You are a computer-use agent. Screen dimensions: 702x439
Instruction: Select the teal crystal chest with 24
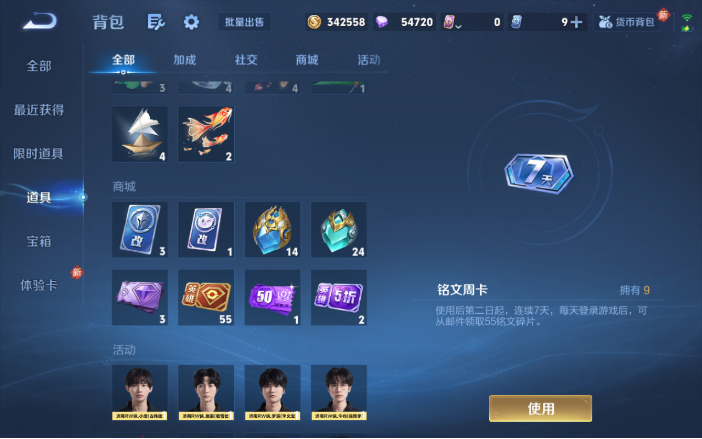tap(338, 229)
